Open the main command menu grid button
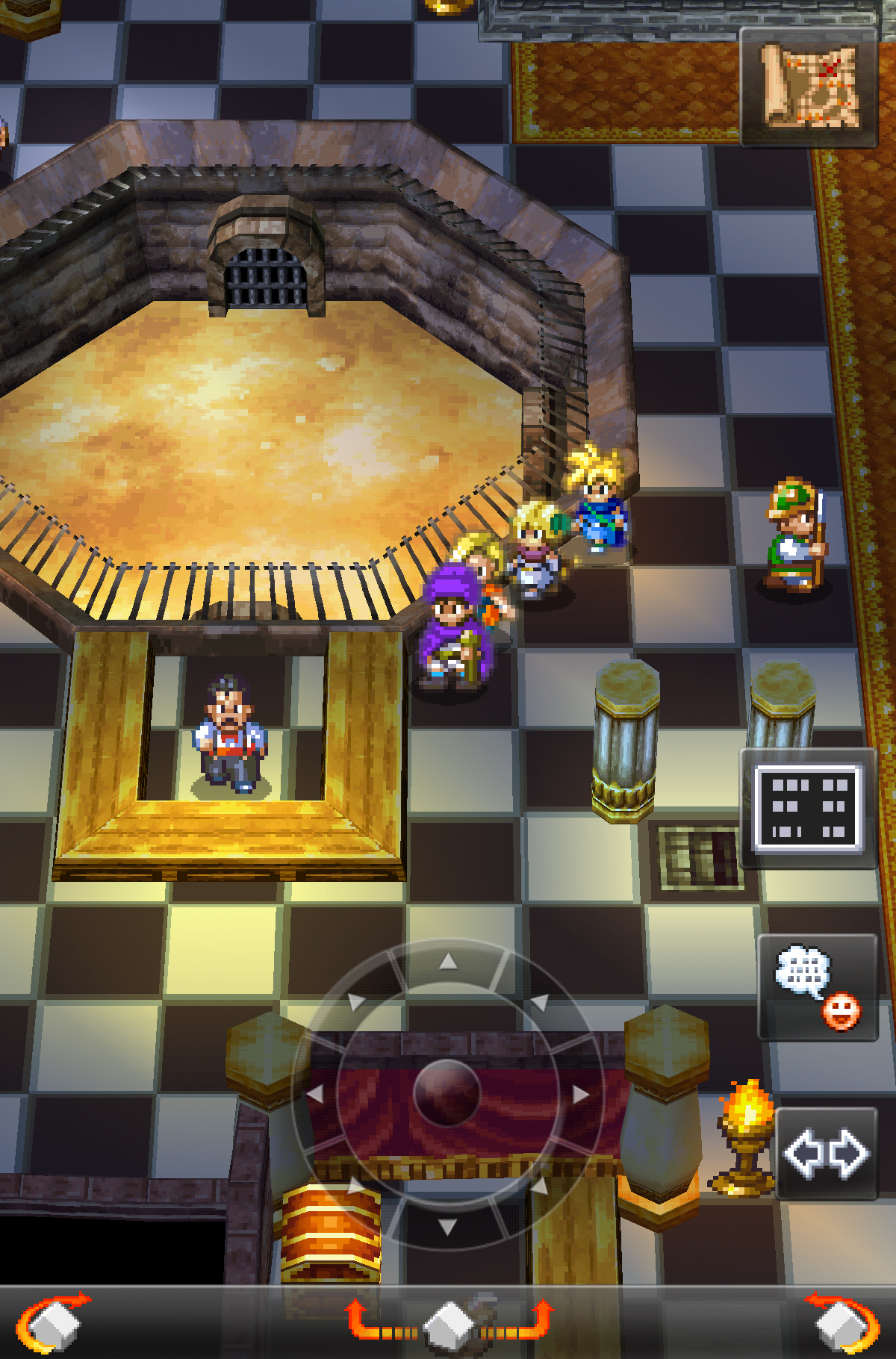Image resolution: width=896 pixels, height=1359 pixels. [x=809, y=809]
